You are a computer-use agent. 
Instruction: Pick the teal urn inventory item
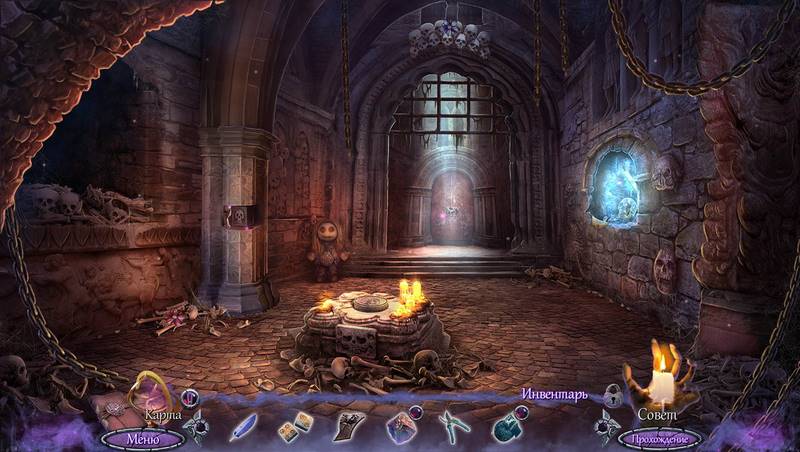click(x=506, y=427)
